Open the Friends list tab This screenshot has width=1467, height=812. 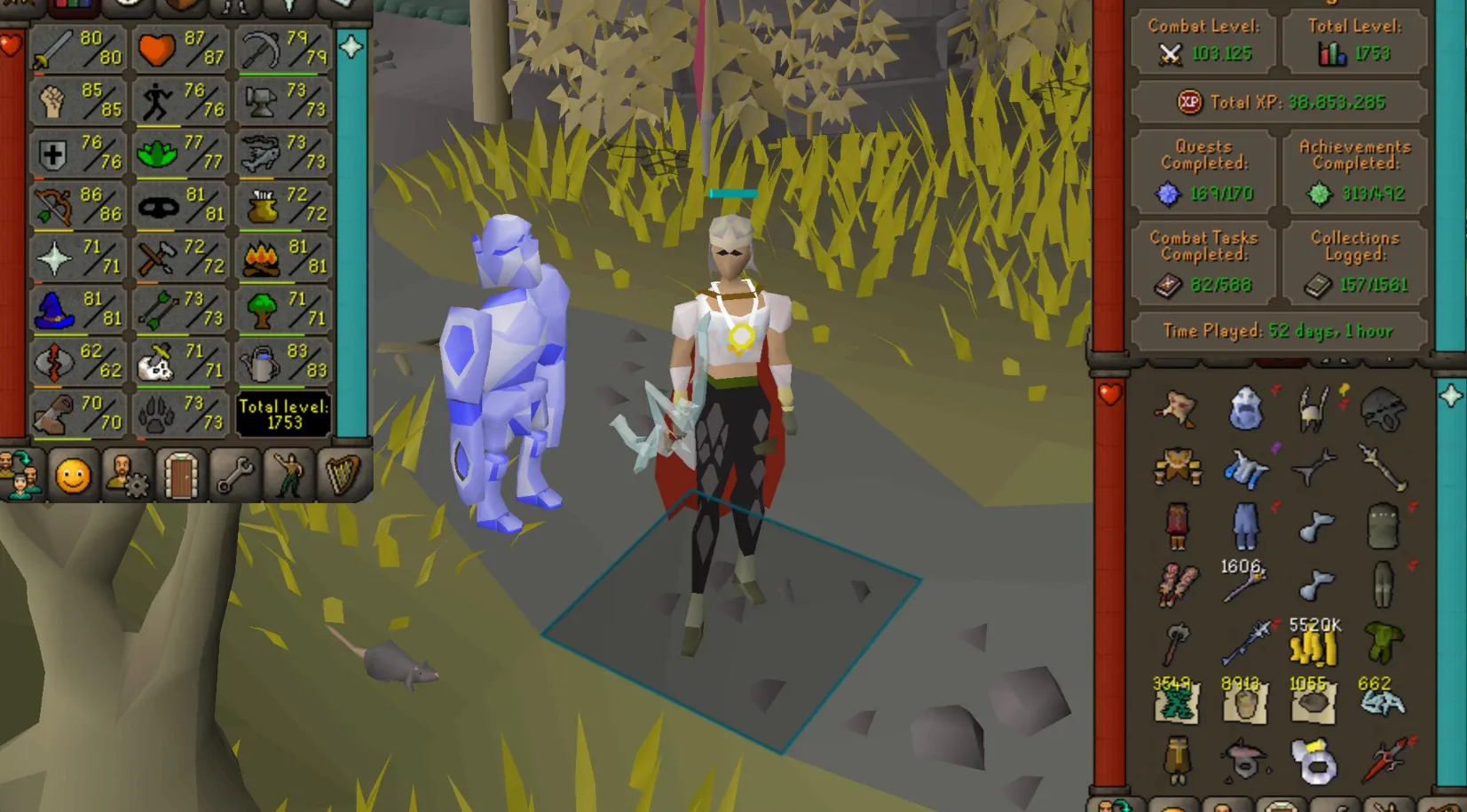tap(20, 475)
